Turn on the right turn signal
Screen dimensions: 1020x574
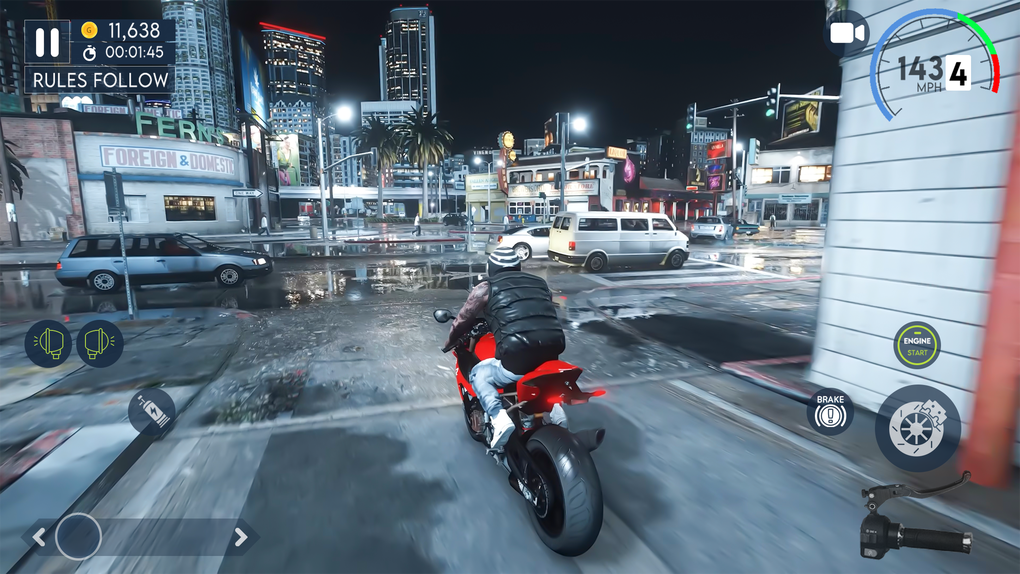click(x=100, y=344)
